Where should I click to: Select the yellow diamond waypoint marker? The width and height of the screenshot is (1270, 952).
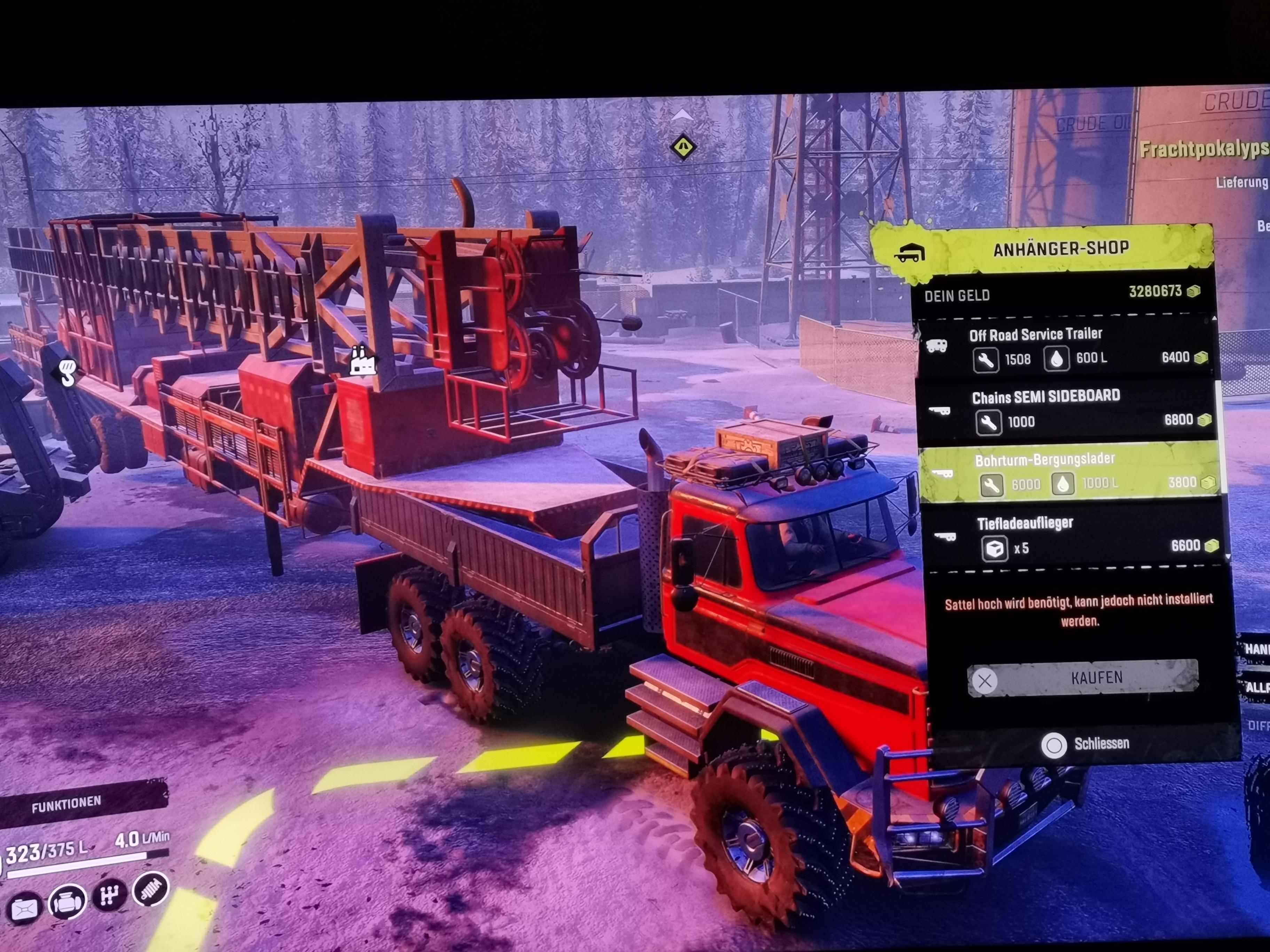[683, 147]
